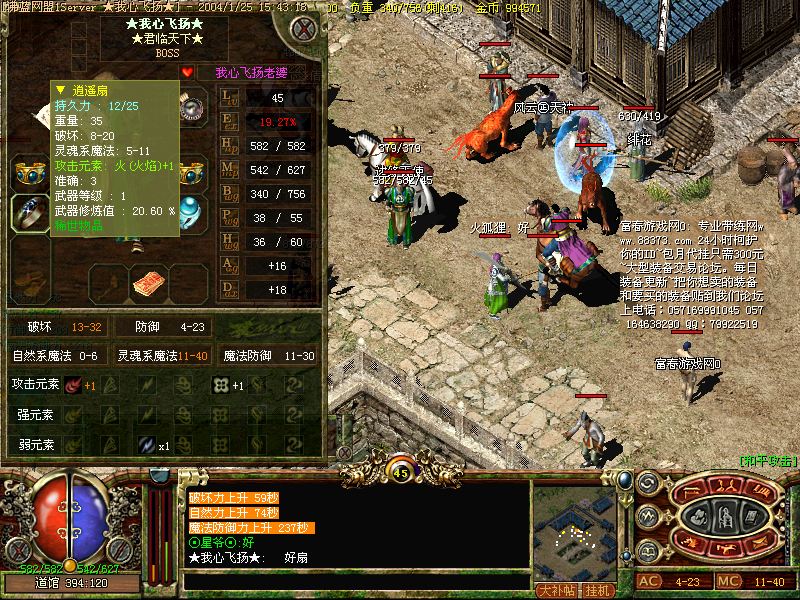800x600 pixels.
Task: Click the red heart spouse icon
Action: point(187,72)
